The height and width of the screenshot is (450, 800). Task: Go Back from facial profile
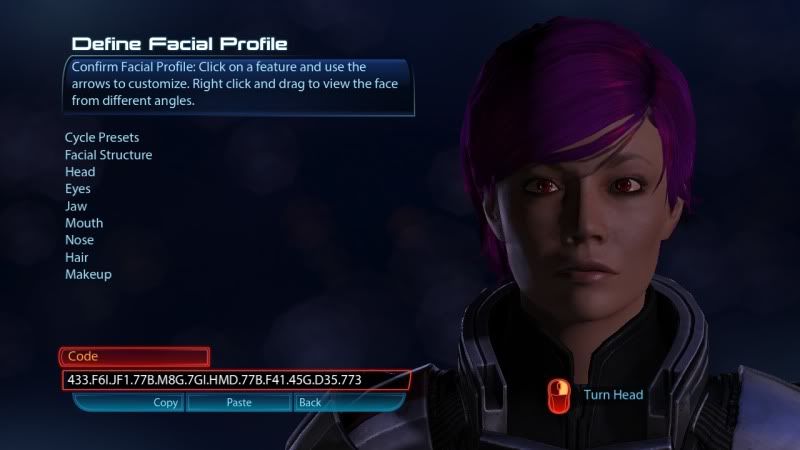click(x=309, y=402)
